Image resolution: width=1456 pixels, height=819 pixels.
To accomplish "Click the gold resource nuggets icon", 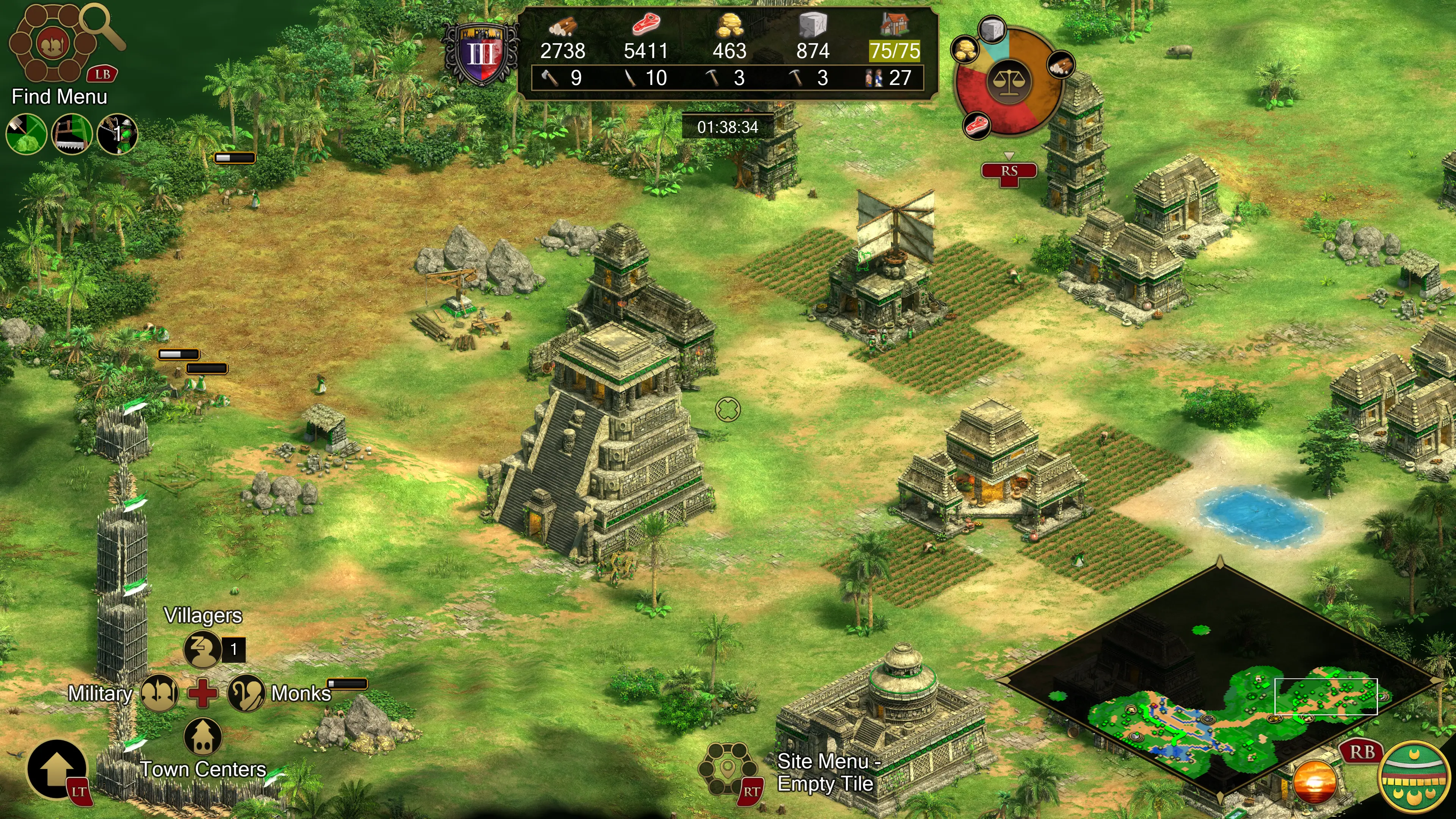I will [729, 25].
